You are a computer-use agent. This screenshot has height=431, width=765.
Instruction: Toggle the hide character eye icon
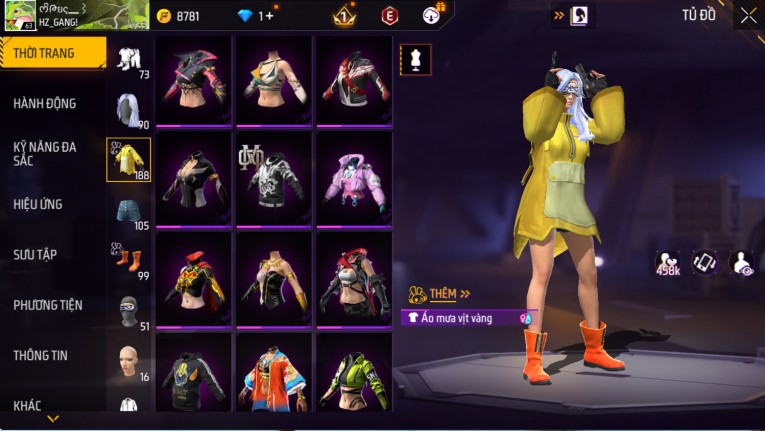[742, 262]
